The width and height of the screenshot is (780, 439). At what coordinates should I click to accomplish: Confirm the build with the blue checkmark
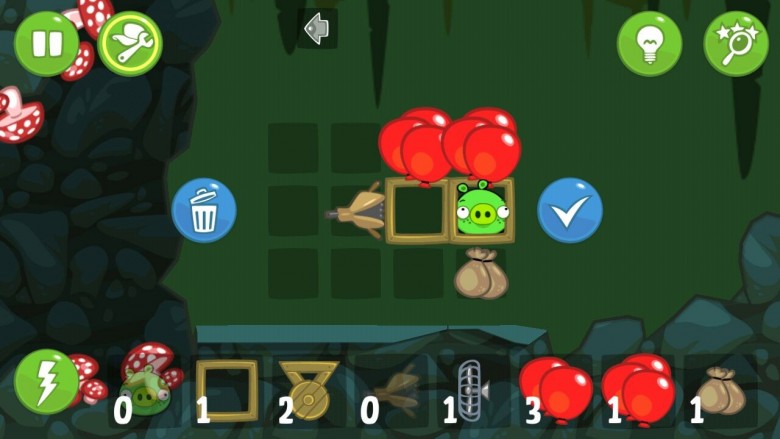(x=570, y=211)
